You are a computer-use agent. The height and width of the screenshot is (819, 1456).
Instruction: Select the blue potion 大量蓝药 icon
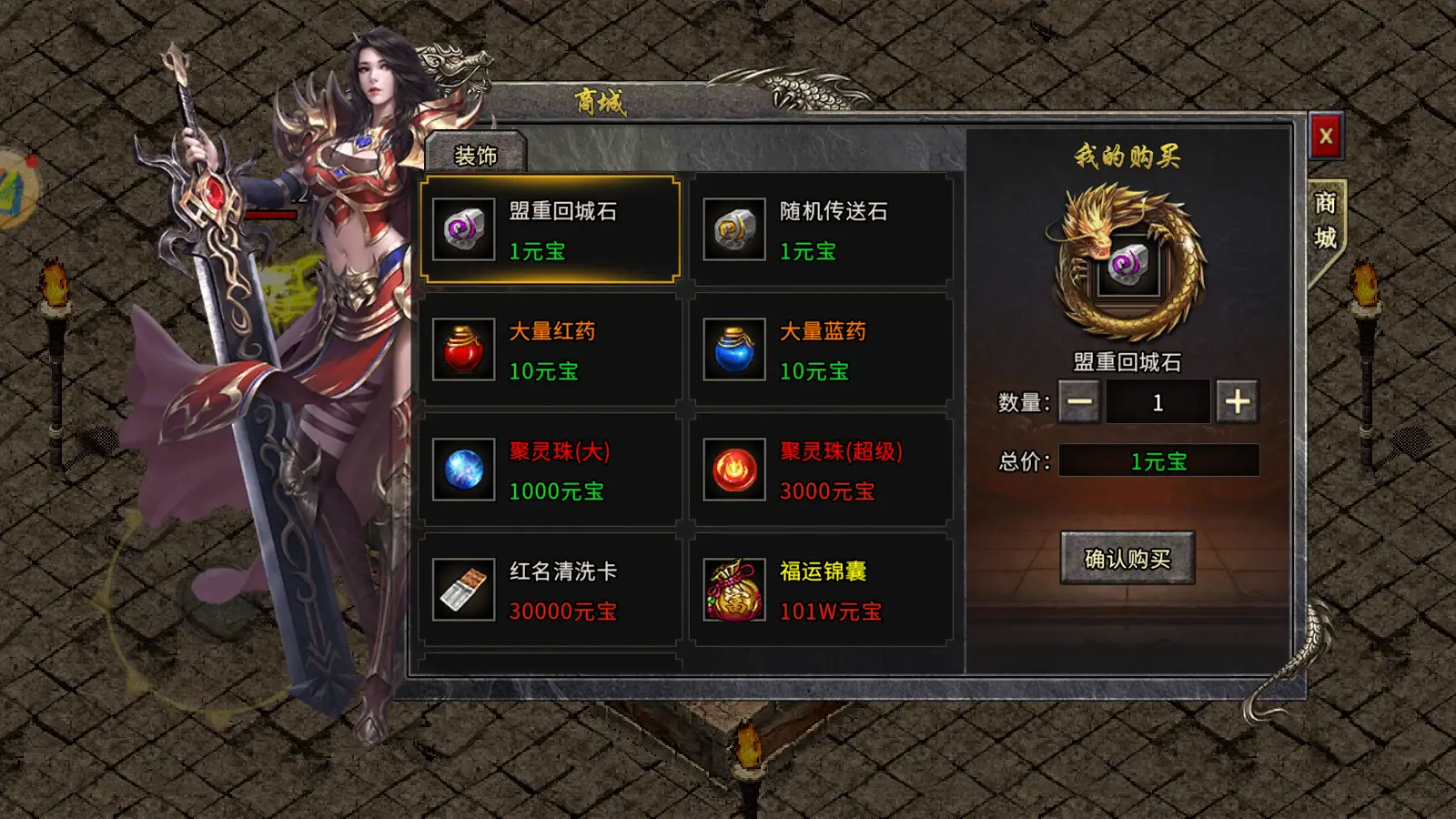click(x=733, y=350)
